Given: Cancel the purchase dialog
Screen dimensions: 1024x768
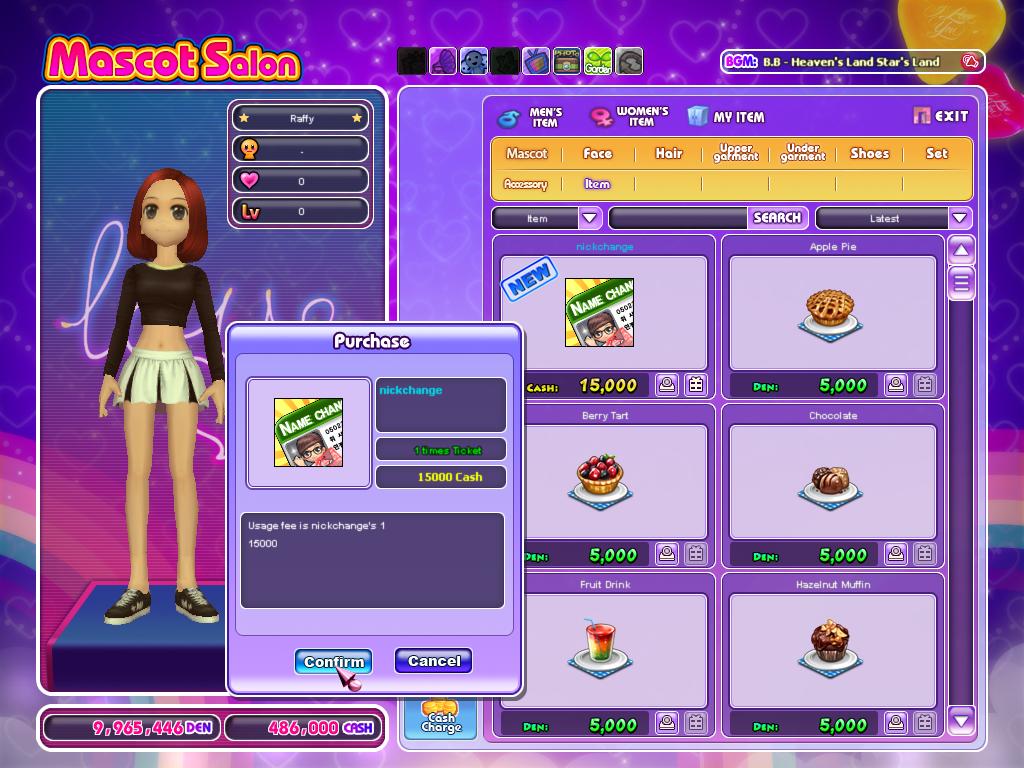Looking at the screenshot, I should click(433, 661).
